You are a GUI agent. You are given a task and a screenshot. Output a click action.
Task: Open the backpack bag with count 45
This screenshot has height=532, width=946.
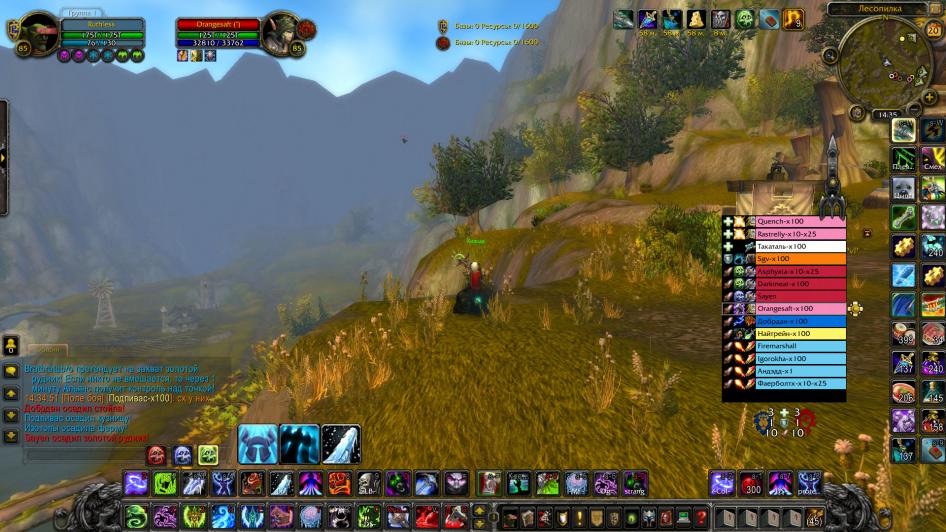point(812,517)
